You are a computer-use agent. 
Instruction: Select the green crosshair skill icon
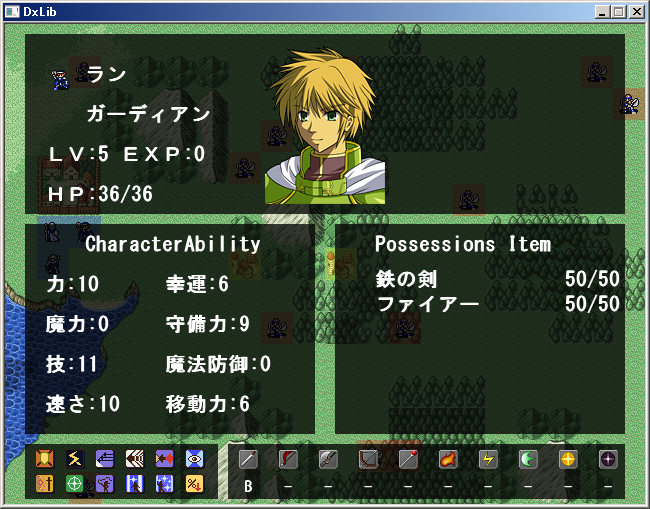(75, 483)
